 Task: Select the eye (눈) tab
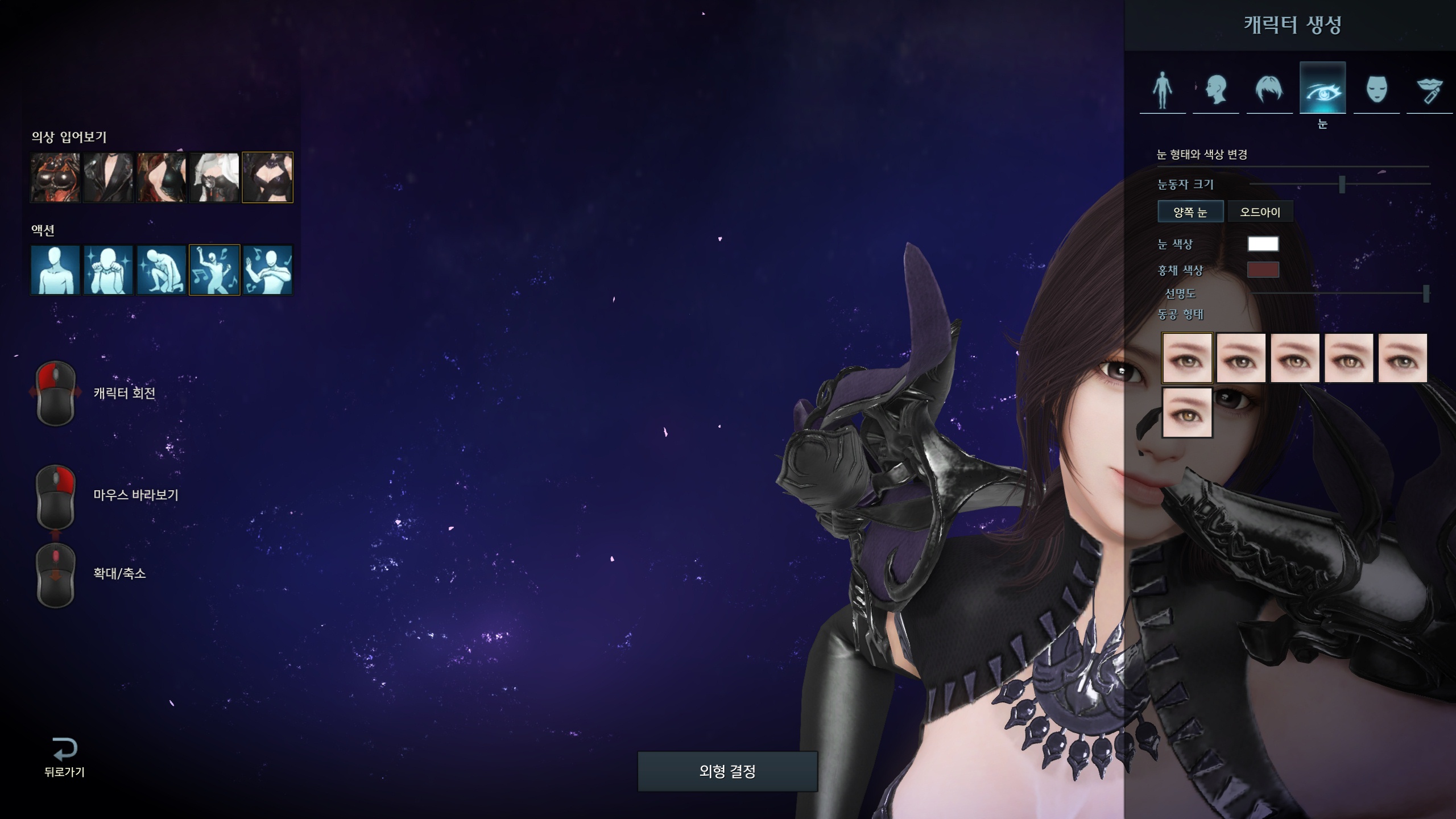[x=1322, y=89]
